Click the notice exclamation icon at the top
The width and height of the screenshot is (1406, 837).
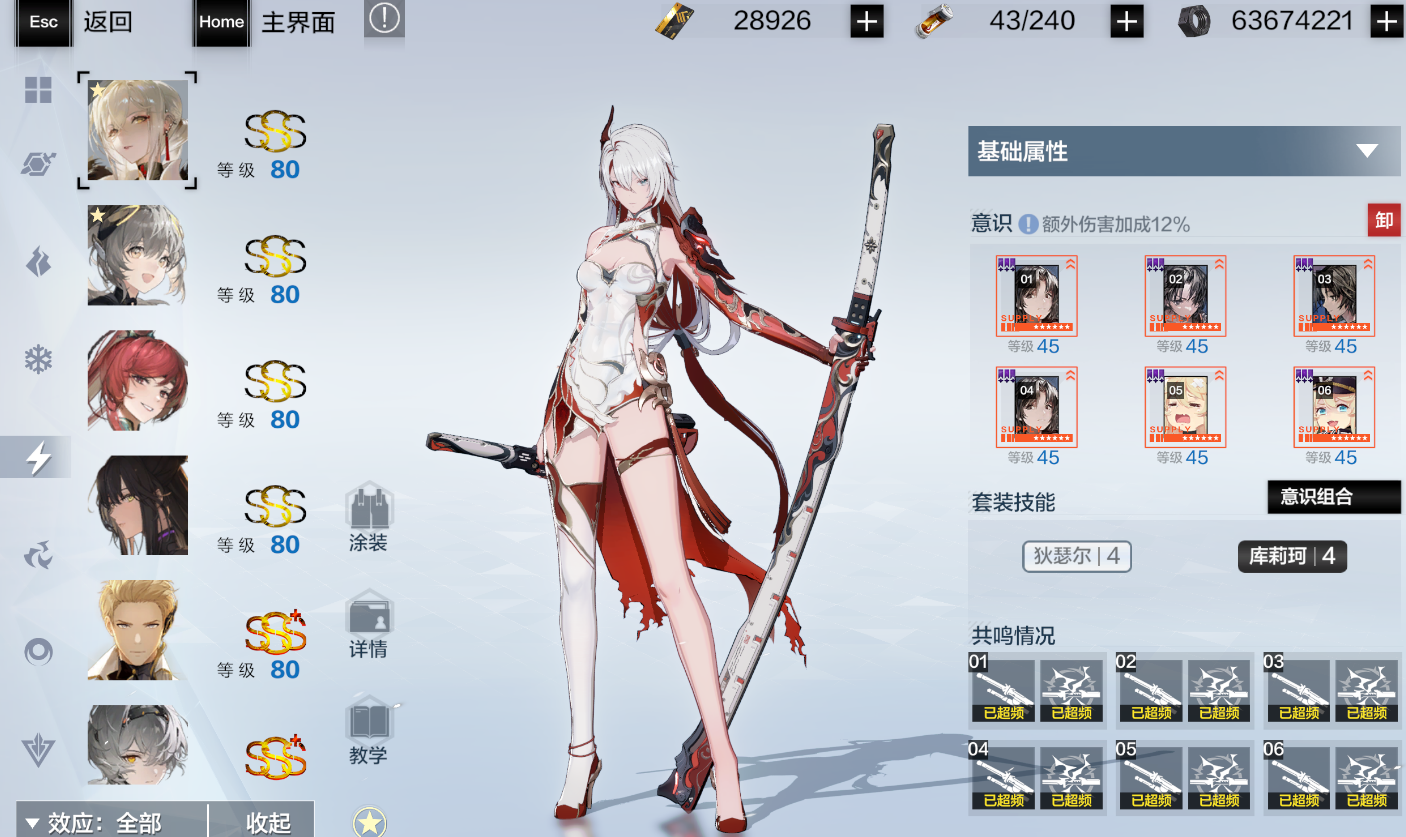tap(384, 19)
